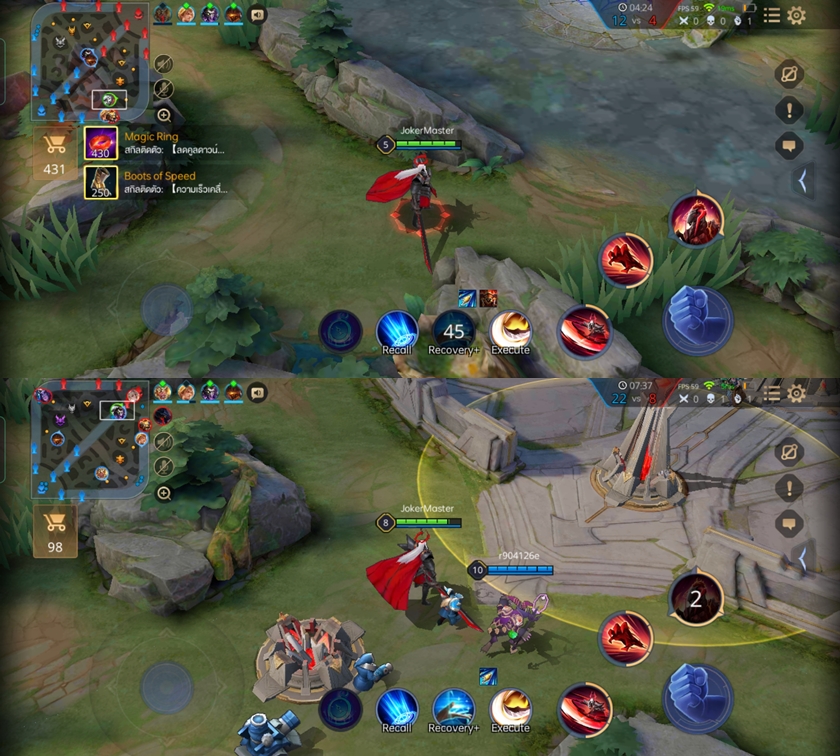Tap the Recovery+ spell showing 45 cooldown

[453, 333]
